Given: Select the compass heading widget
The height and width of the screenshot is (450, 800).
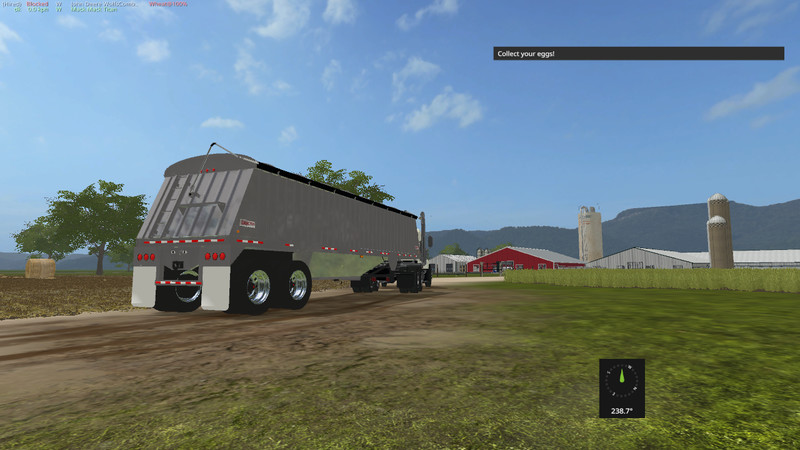Looking at the screenshot, I should (x=622, y=388).
